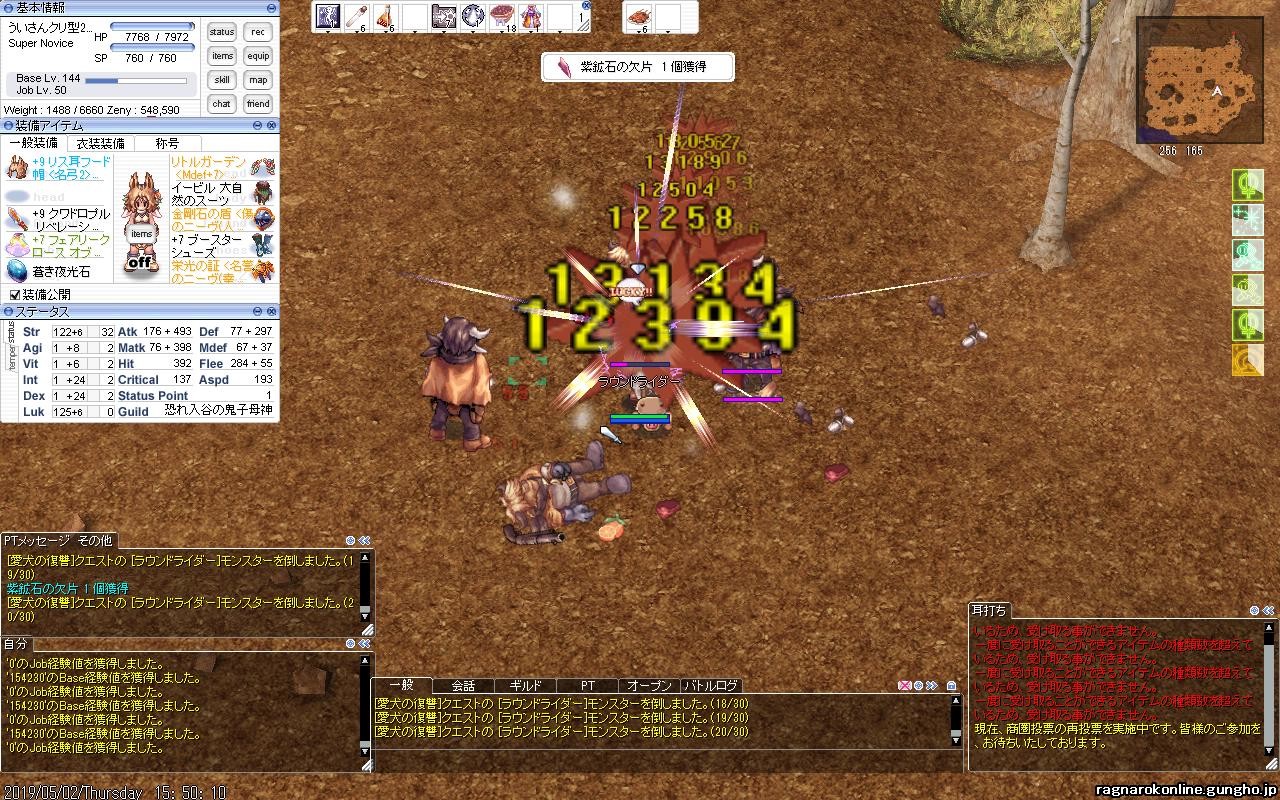Open the equip window button
Screen dimensions: 1280x800
[x=258, y=56]
